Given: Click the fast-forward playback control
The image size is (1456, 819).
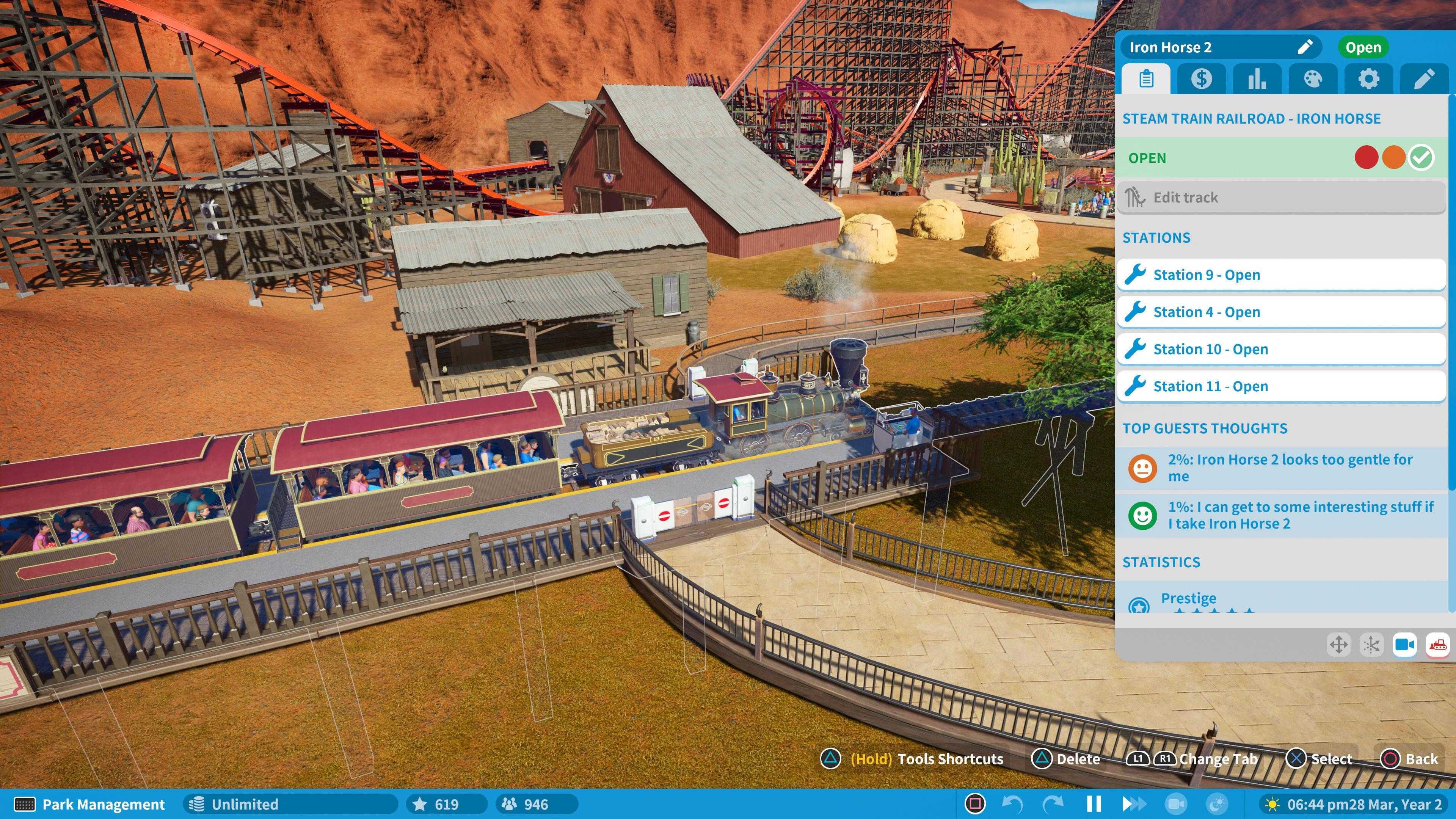Looking at the screenshot, I should point(1134,804).
